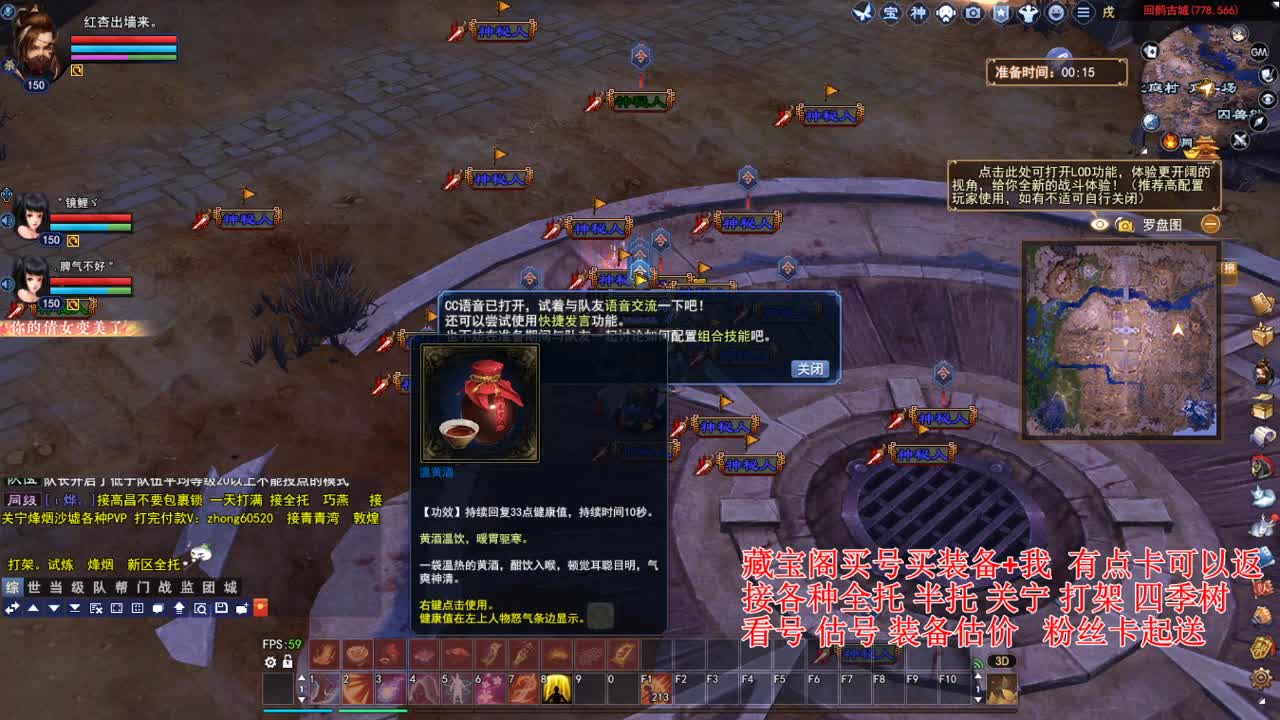This screenshot has height=720, width=1280.
Task: Click the hotbar page up arrow
Action: pyautogui.click(x=302, y=677)
